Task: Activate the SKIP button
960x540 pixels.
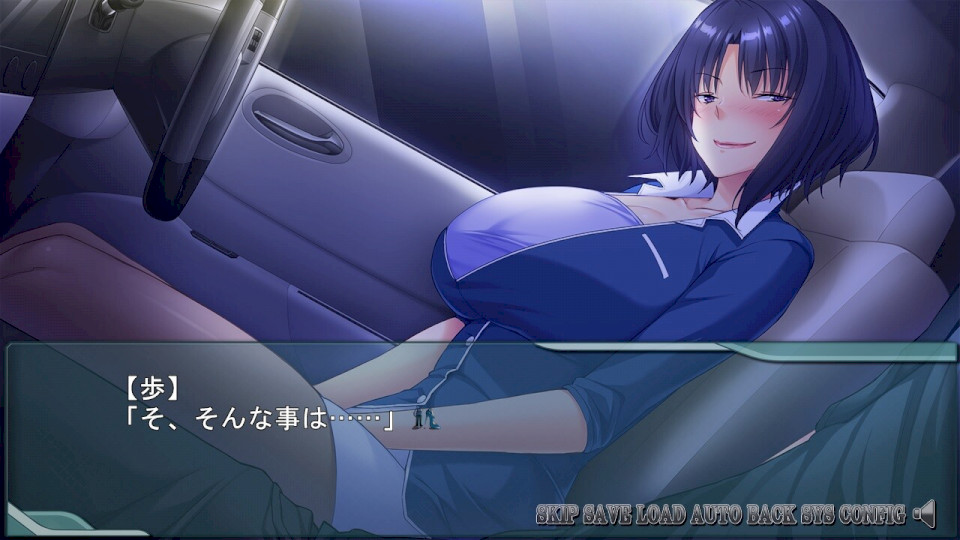Action: [x=556, y=515]
